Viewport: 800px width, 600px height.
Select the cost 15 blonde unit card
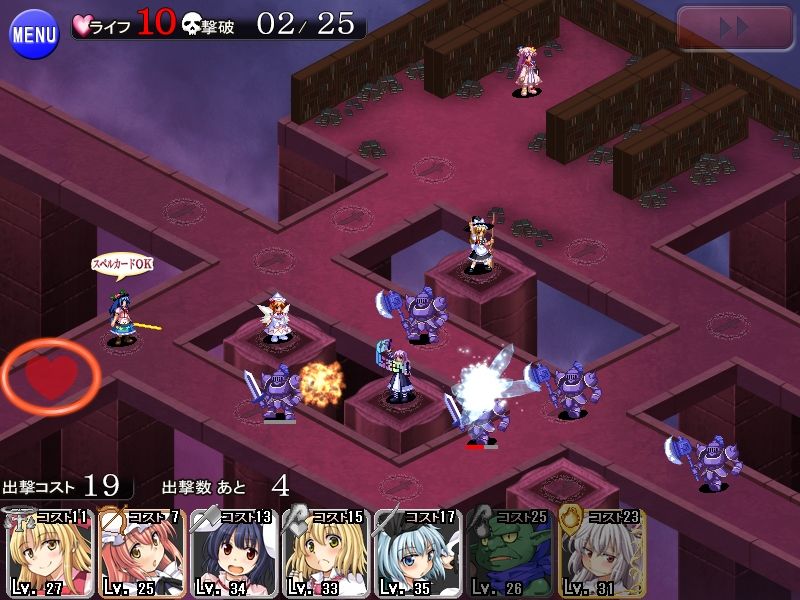click(325, 553)
